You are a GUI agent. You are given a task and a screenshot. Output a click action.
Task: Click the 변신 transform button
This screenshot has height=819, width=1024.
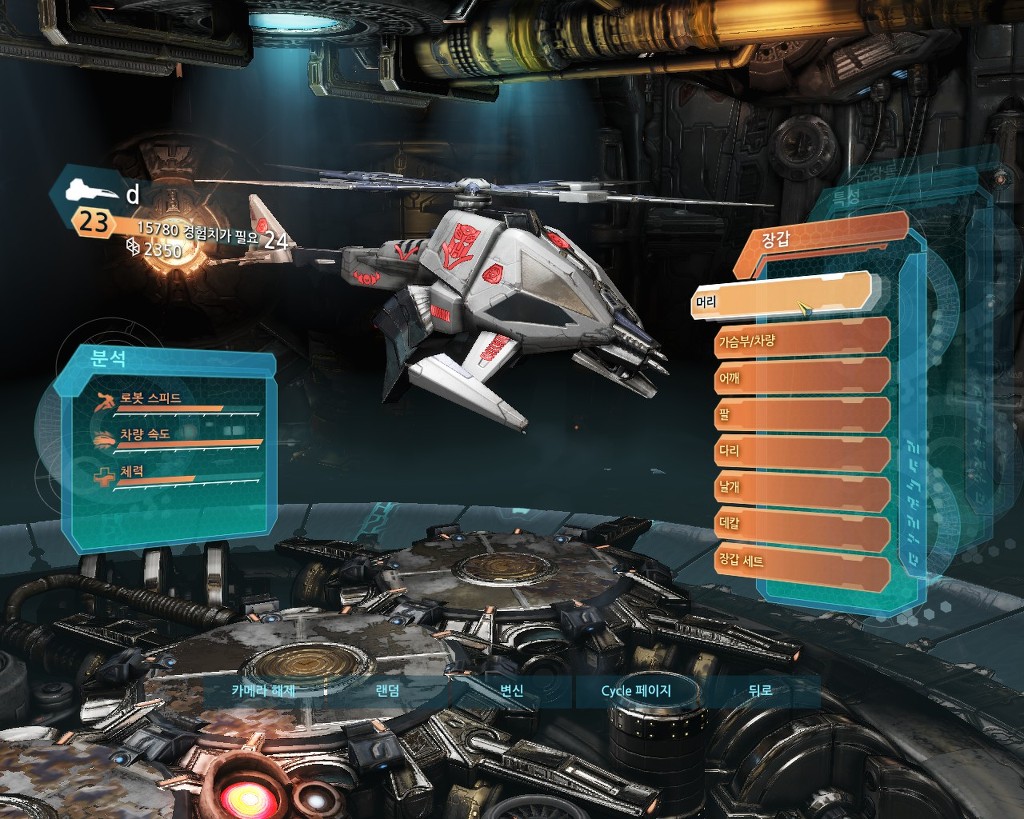512,691
